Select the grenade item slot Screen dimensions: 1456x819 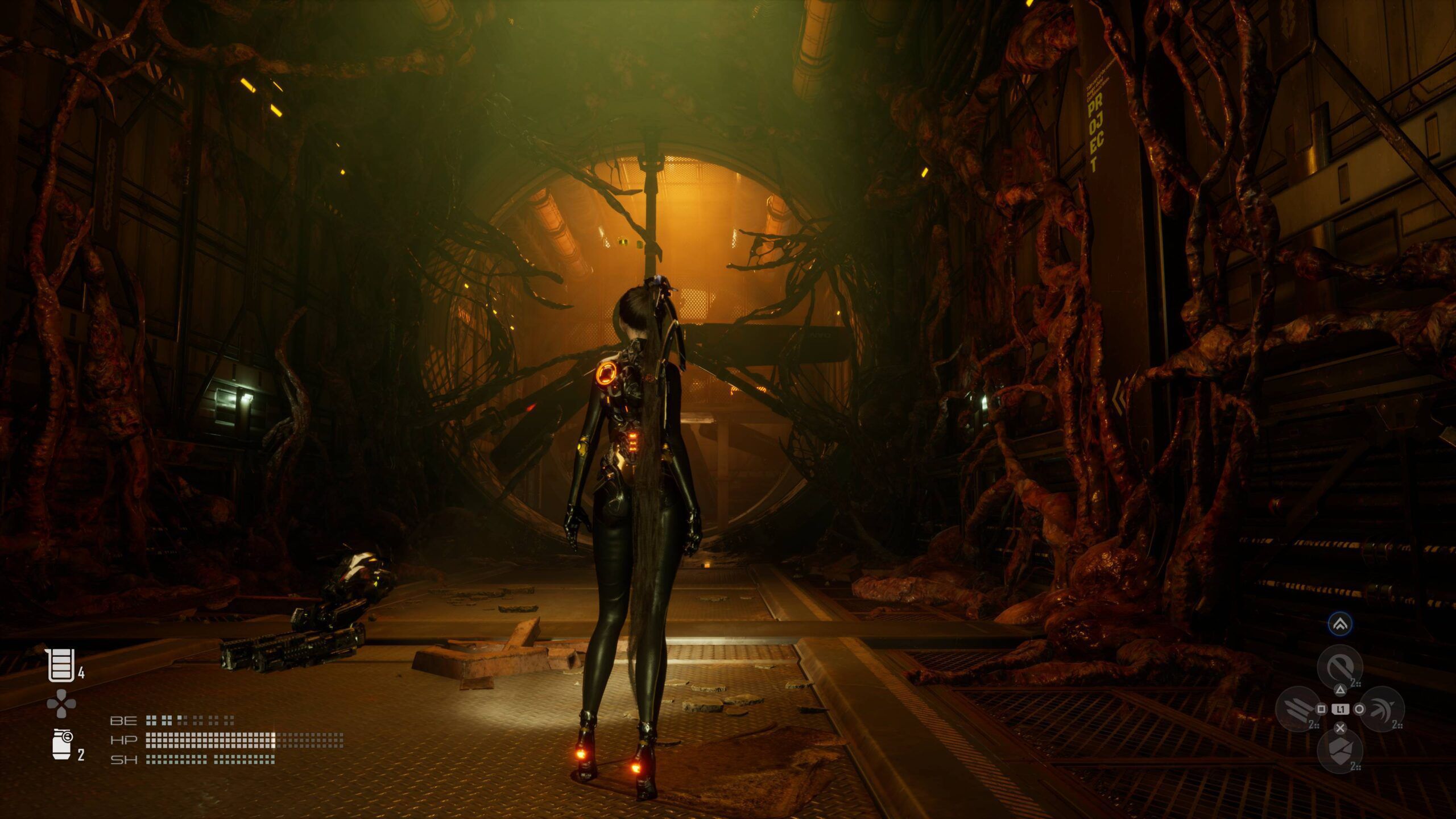click(62, 743)
